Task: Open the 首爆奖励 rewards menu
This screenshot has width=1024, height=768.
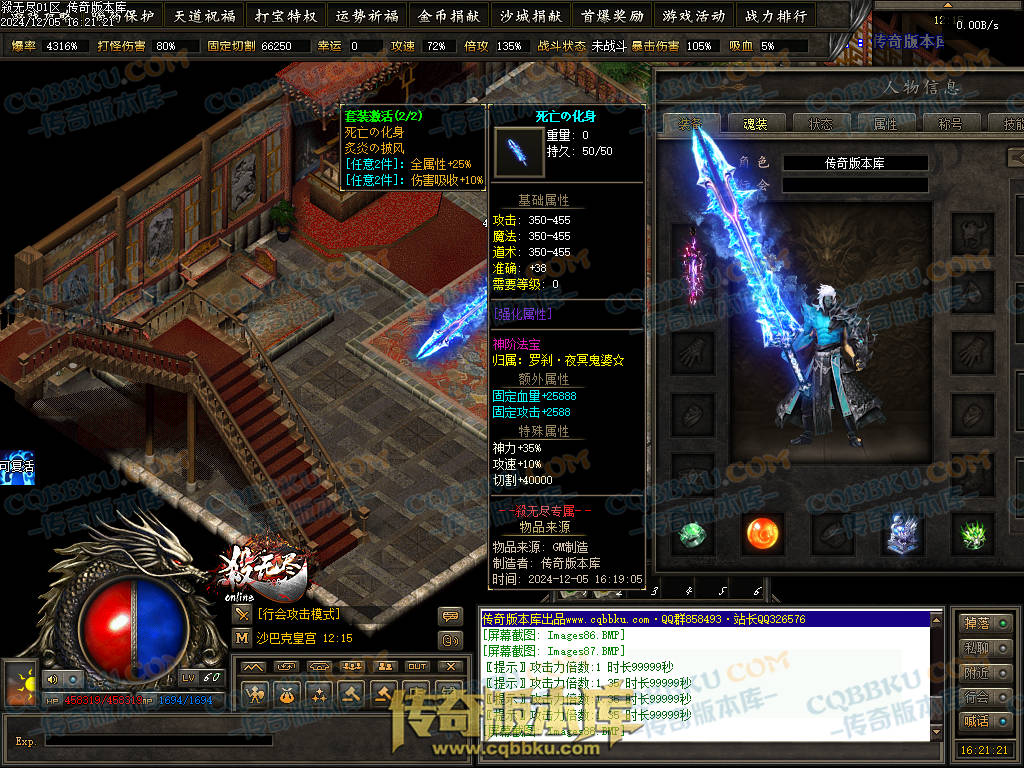Action: (x=612, y=15)
